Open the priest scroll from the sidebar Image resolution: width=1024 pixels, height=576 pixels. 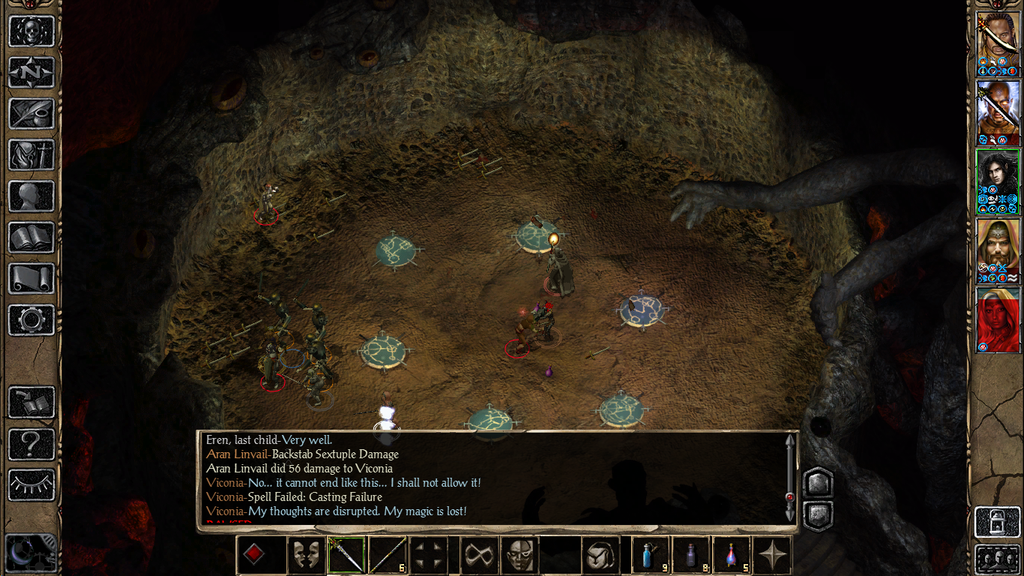click(31, 278)
